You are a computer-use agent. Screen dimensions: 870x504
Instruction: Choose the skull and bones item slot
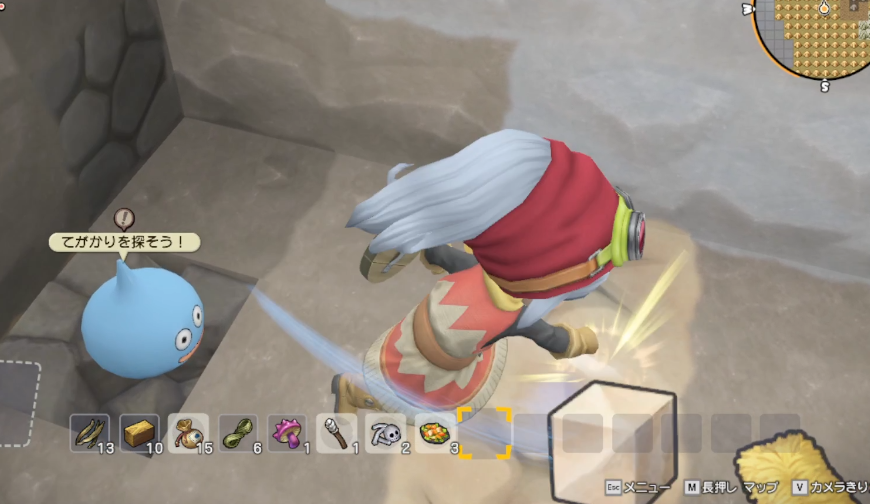pyautogui.click(x=385, y=433)
